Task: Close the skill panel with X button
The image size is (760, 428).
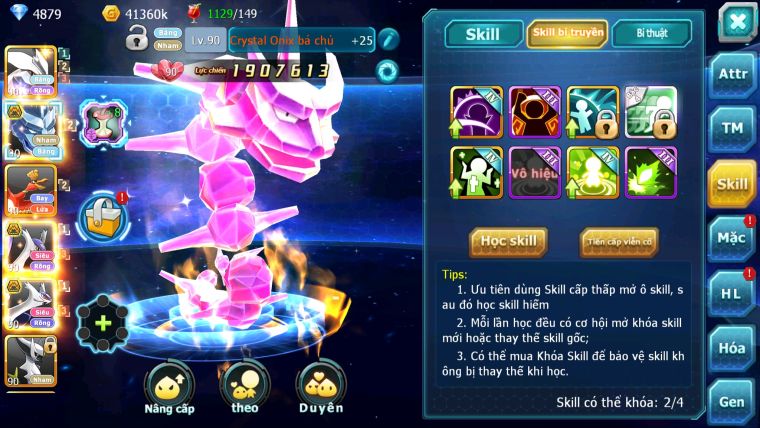Action: pos(736,22)
